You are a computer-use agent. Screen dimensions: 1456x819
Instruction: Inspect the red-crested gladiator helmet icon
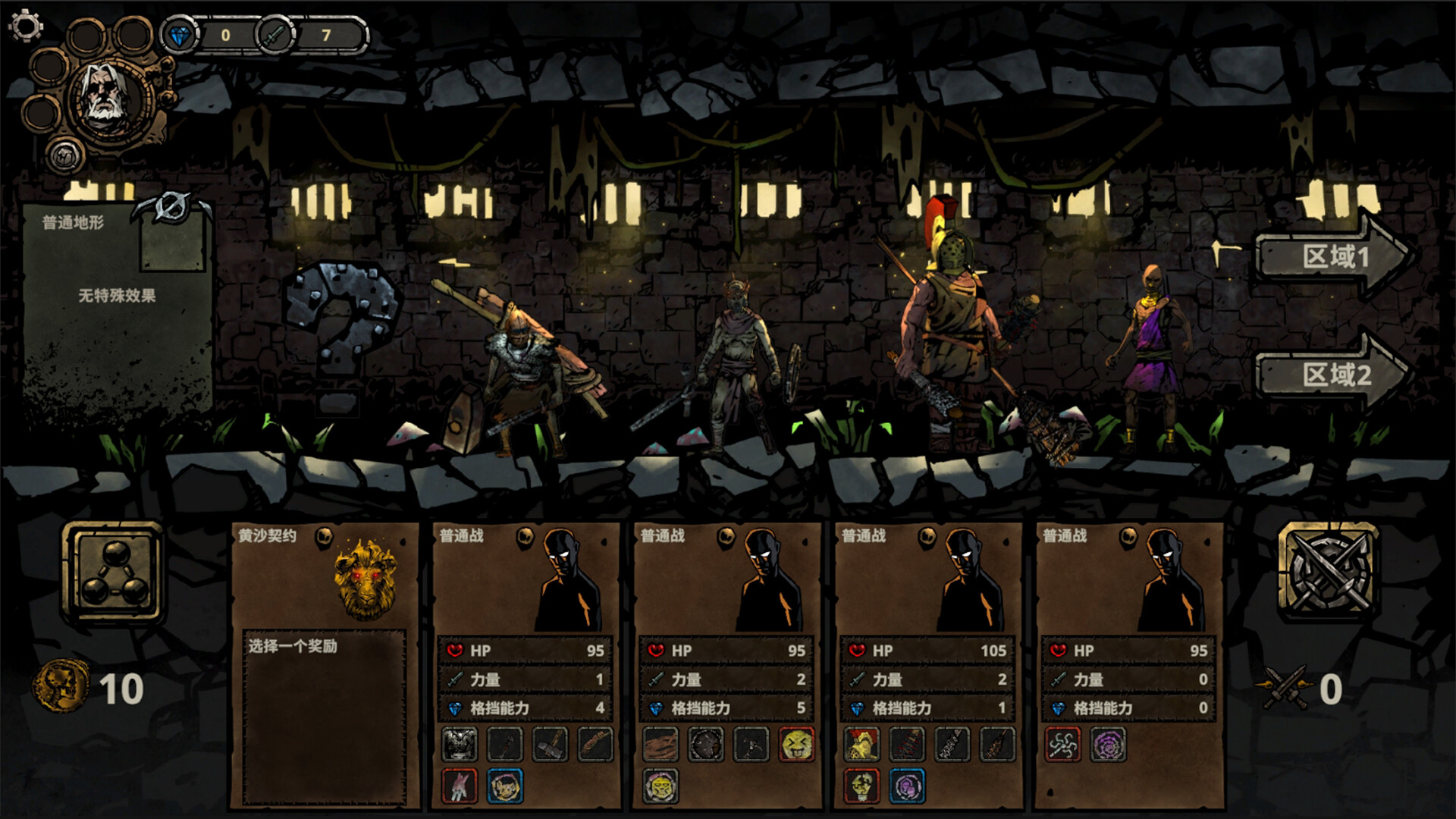pyautogui.click(x=862, y=745)
